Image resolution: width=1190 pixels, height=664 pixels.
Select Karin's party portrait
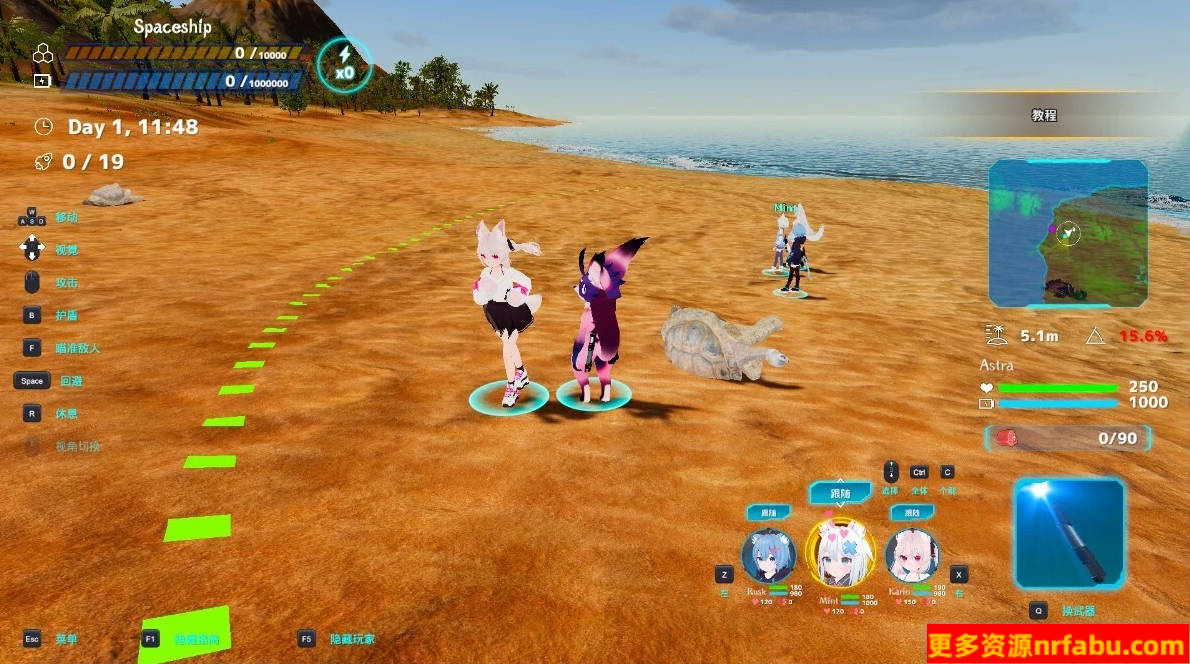point(912,556)
